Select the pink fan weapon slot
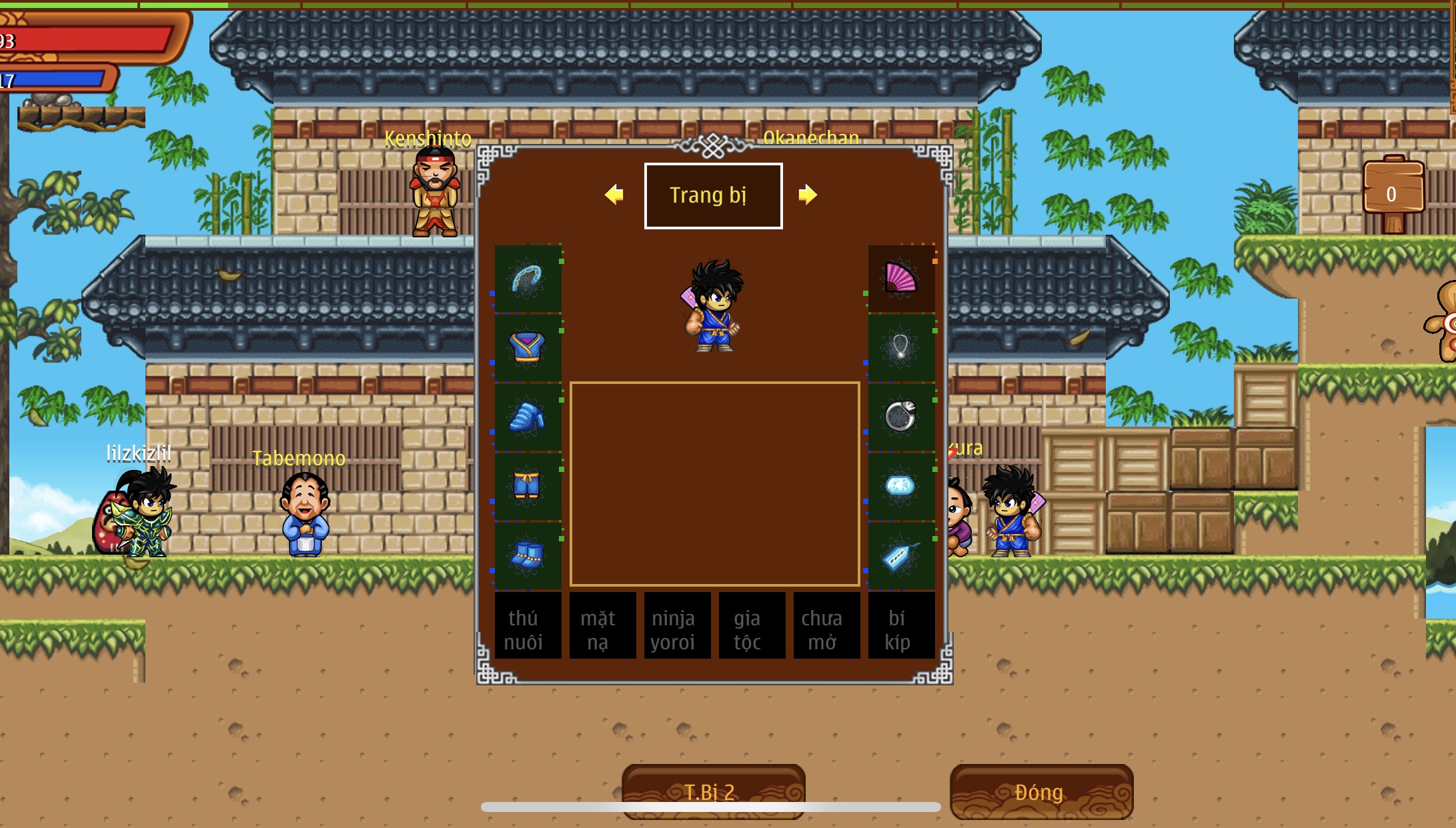1456x828 pixels. coord(901,279)
